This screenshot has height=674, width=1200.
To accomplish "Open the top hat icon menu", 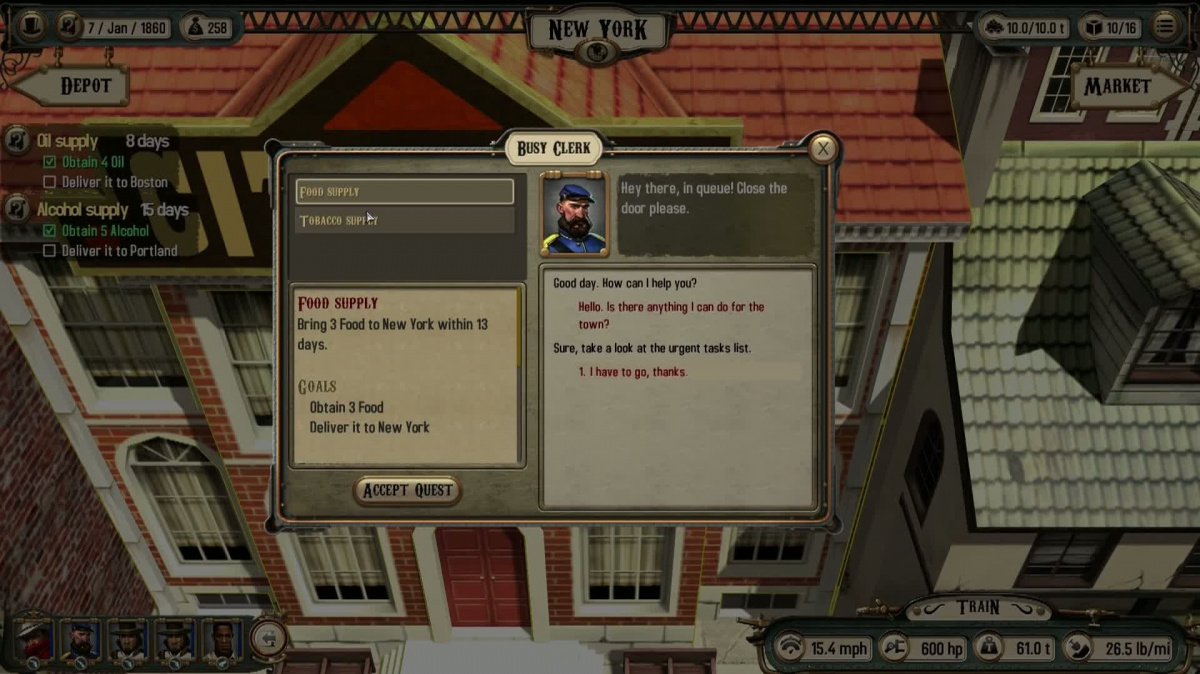I will coord(31,27).
